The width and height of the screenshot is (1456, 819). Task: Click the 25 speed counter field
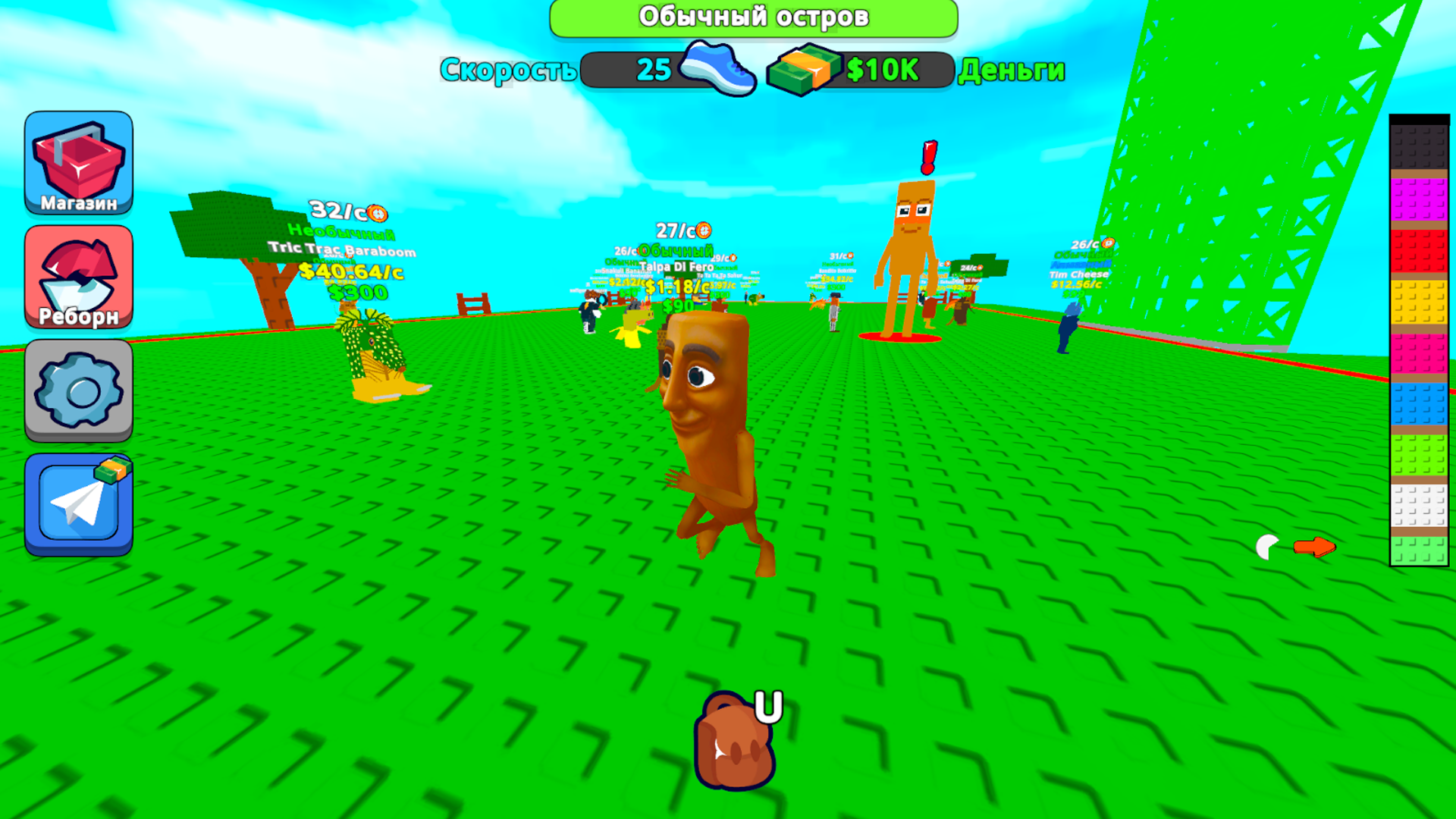(654, 70)
